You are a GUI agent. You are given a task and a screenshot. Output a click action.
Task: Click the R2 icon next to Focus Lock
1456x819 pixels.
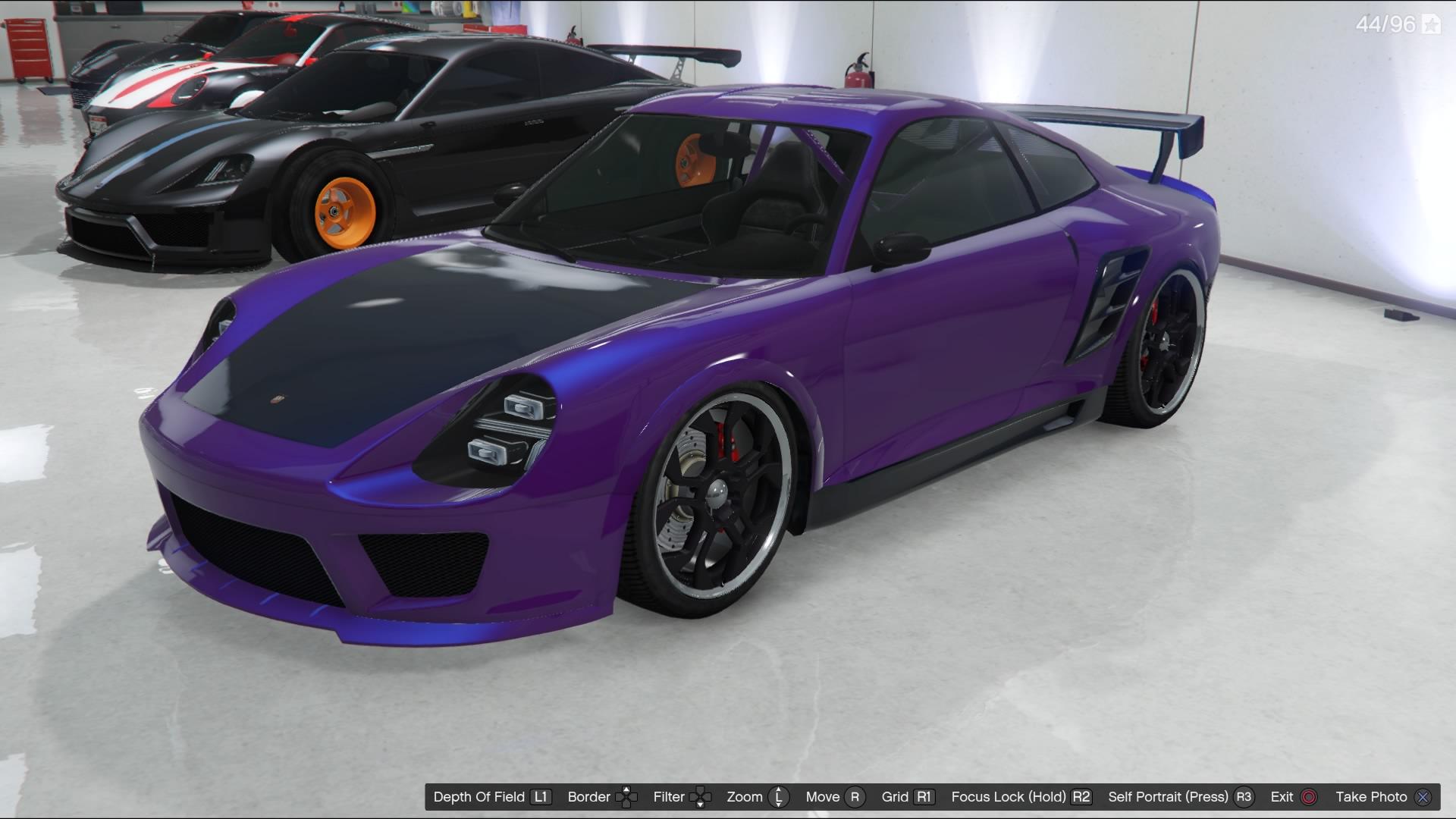[1081, 798]
